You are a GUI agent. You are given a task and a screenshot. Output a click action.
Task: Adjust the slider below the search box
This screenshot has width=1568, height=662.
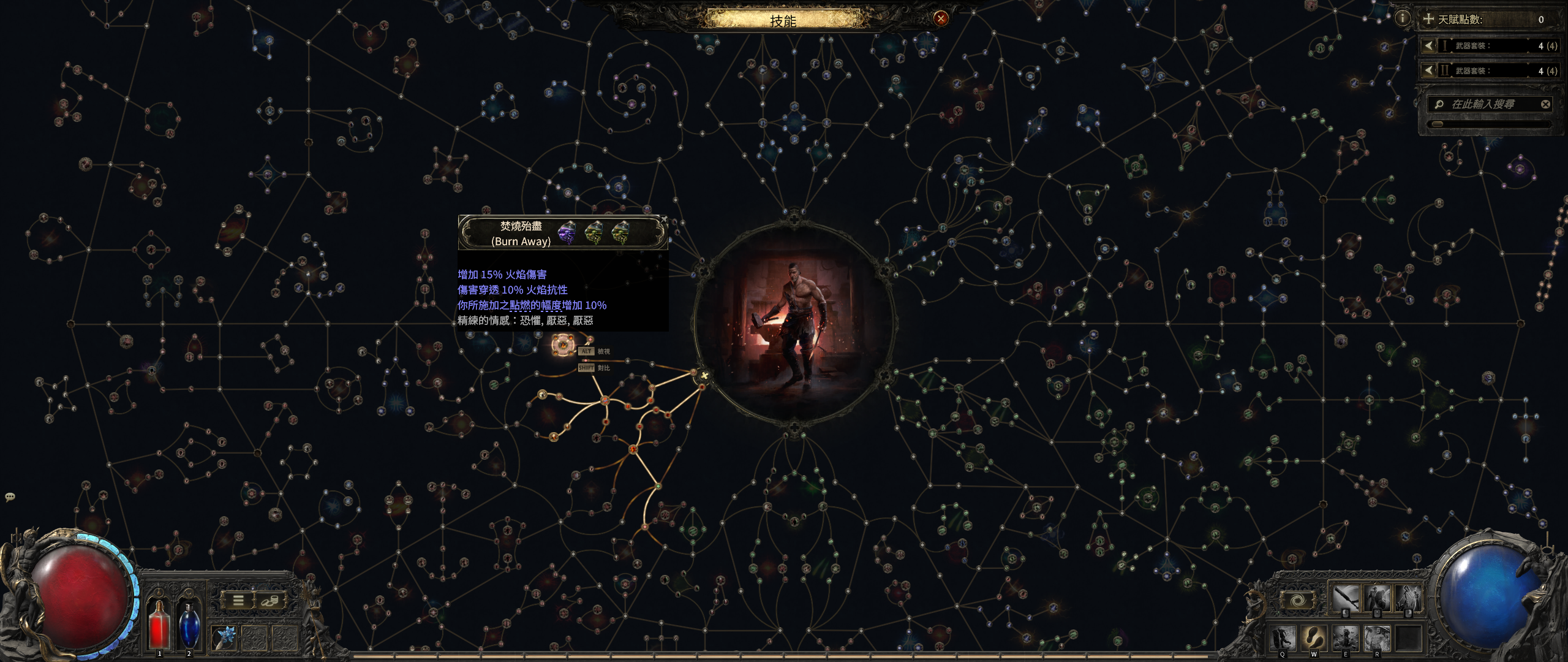(x=1437, y=124)
